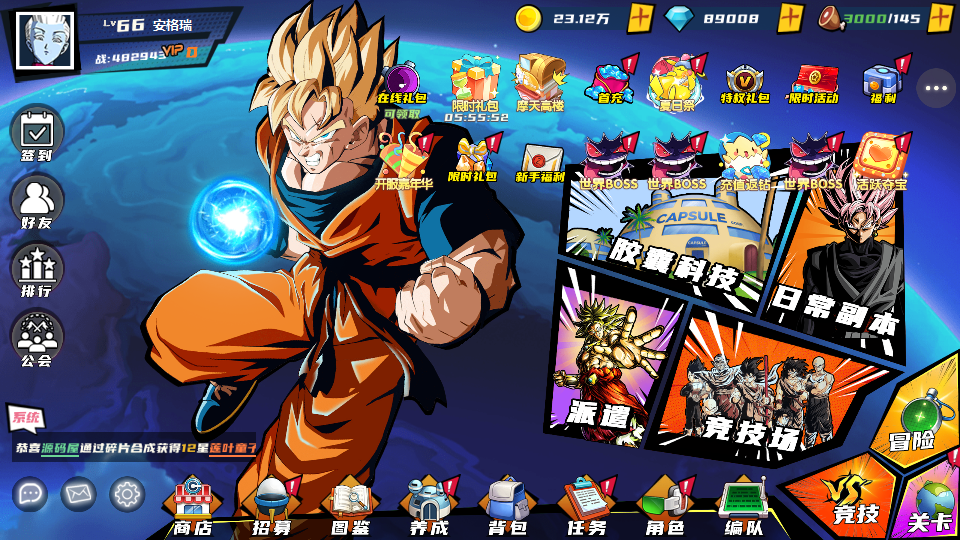The width and height of the screenshot is (960, 540).
Task: Open the 背包 backpack
Action: [x=507, y=505]
